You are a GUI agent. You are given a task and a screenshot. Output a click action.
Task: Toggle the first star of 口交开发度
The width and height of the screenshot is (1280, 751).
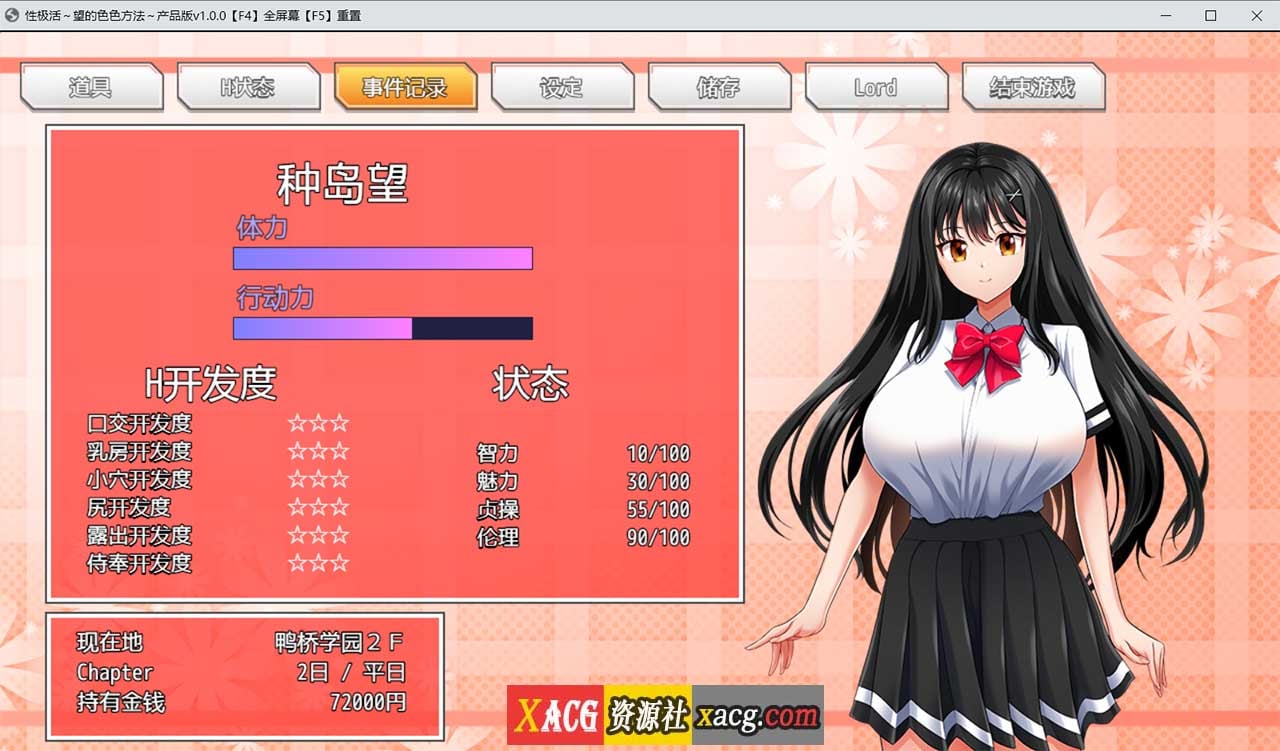(297, 424)
